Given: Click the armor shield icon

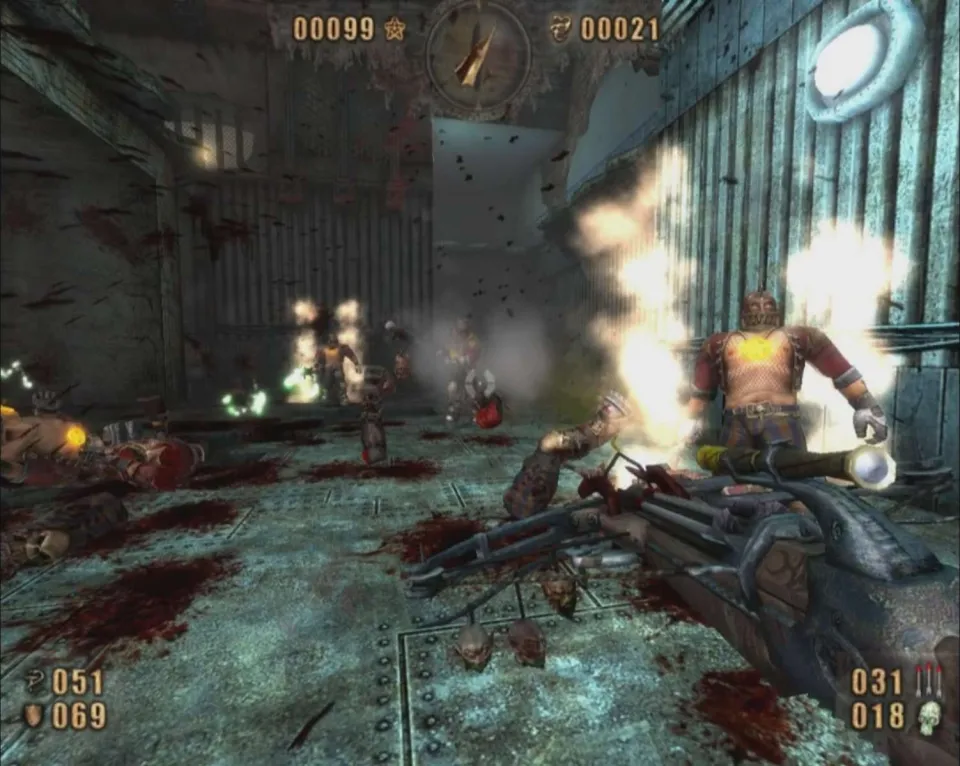Looking at the screenshot, I should [33, 716].
